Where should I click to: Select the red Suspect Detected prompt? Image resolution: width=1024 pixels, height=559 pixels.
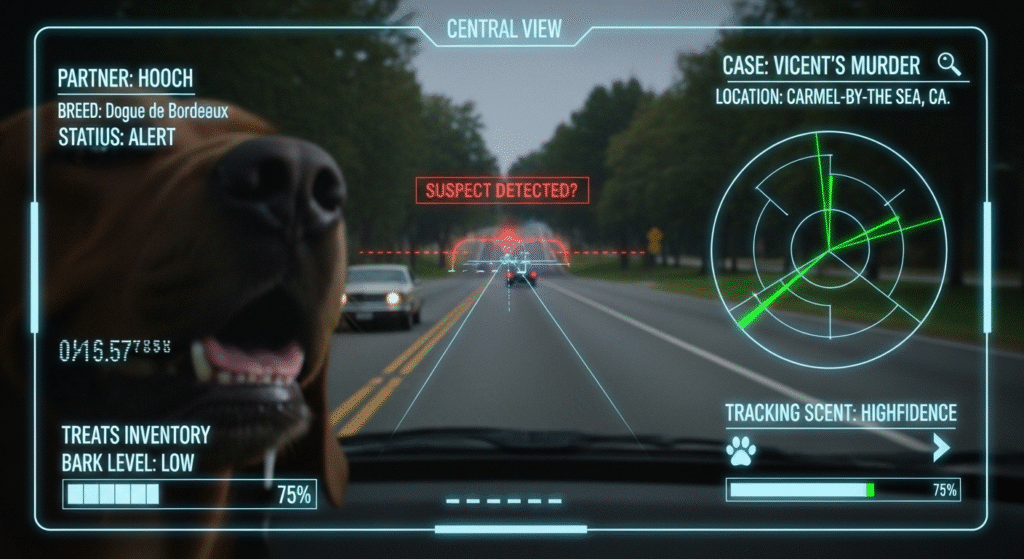click(x=502, y=190)
